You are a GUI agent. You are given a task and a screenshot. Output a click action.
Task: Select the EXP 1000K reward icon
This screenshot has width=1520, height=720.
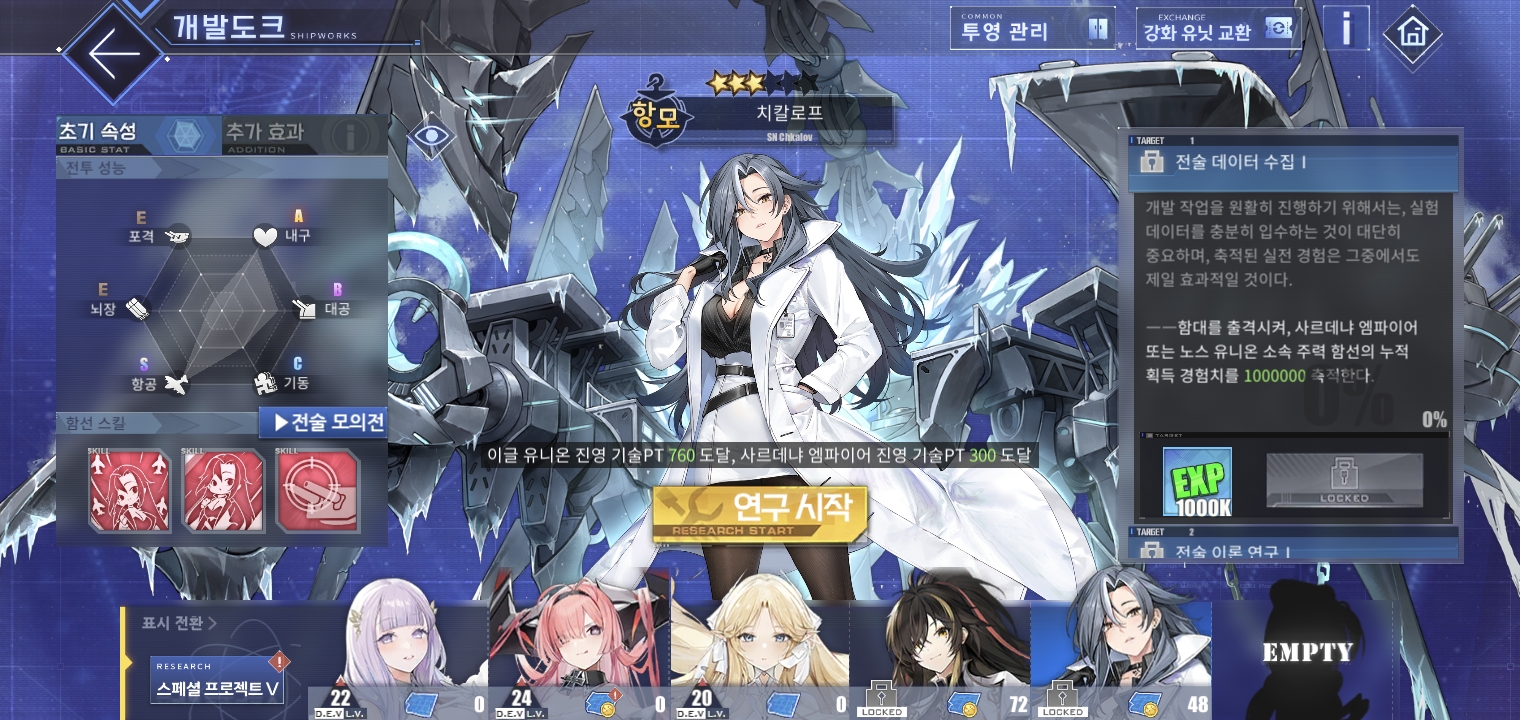[x=1197, y=482]
